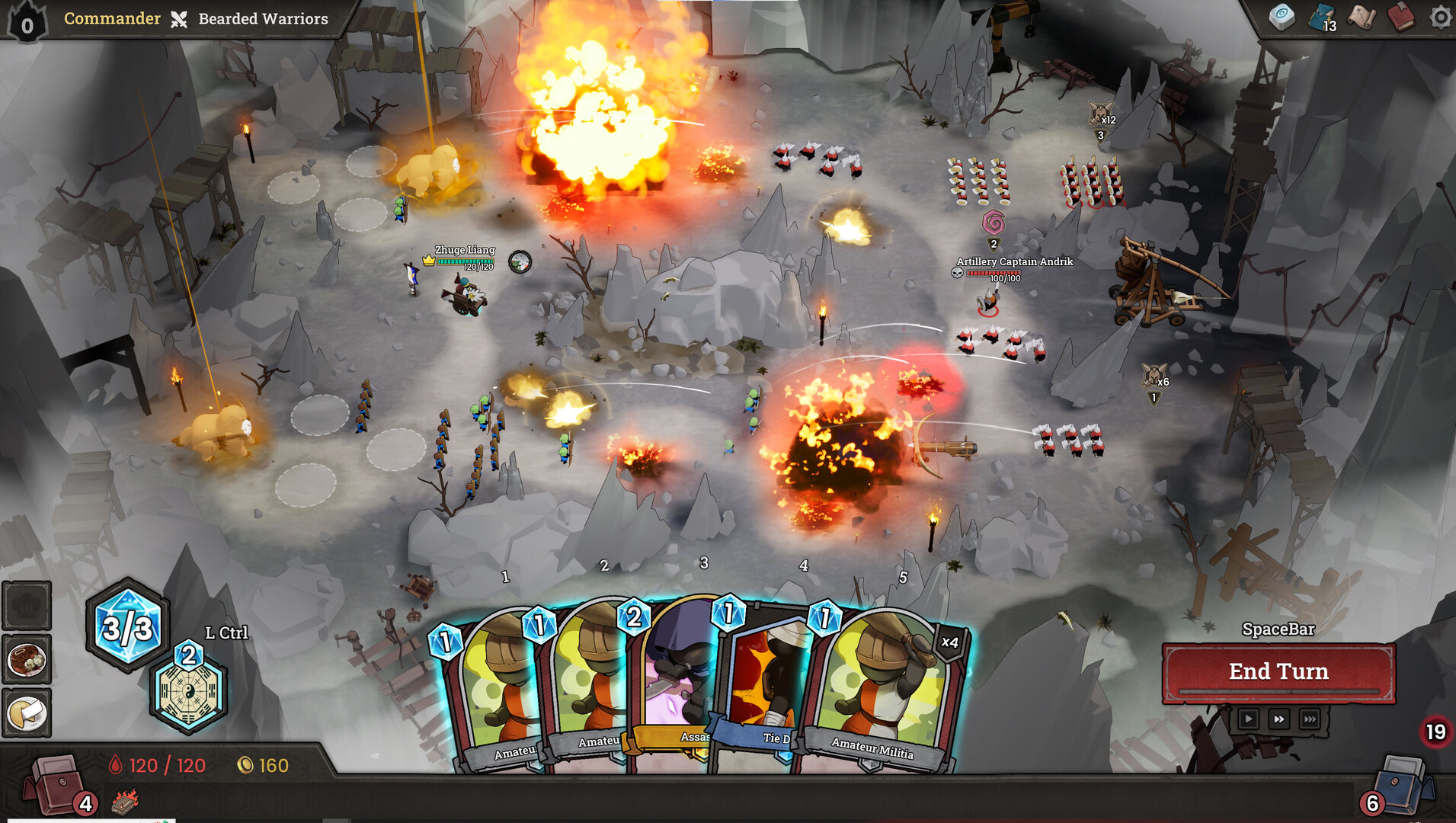The width and height of the screenshot is (1456, 823).
Task: Enable triple-speed fast forward
Action: [1310, 719]
